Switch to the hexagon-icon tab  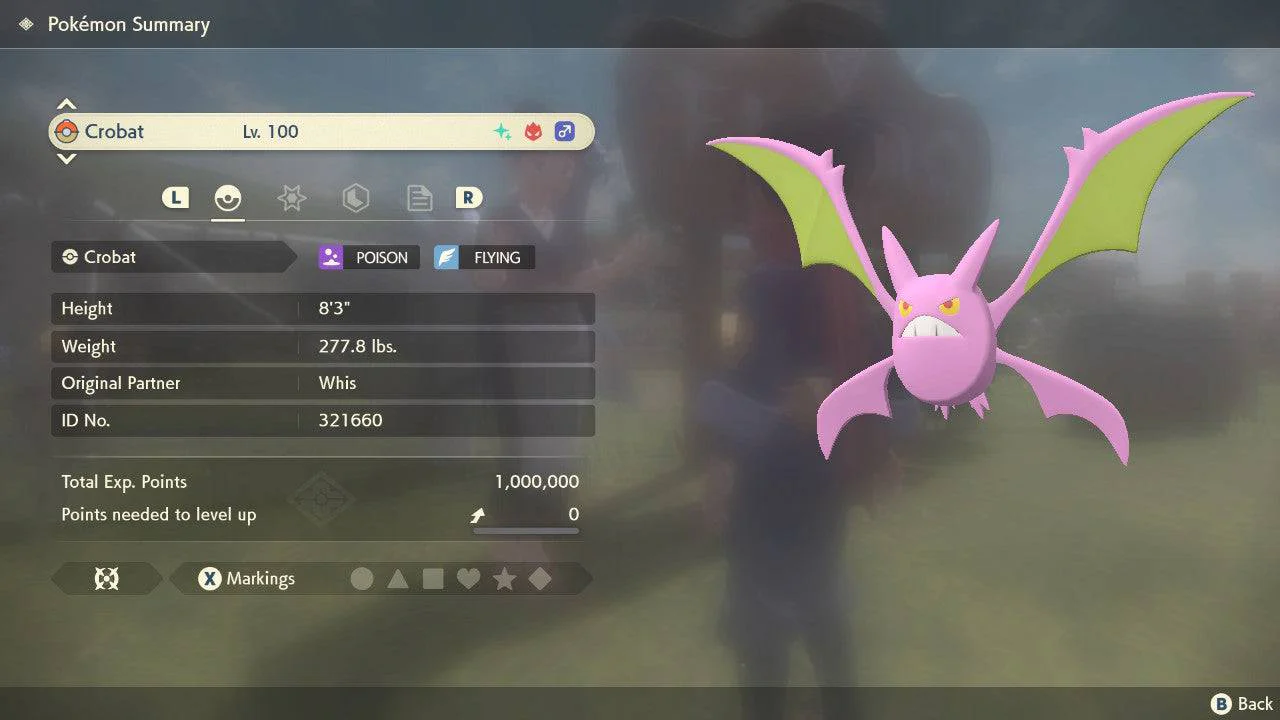pyautogui.click(x=355, y=198)
